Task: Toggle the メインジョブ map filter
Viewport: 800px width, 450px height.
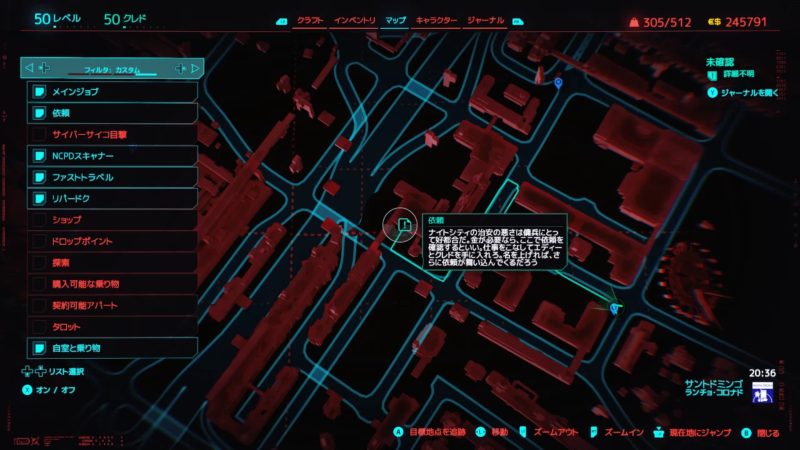Action: tap(112, 92)
